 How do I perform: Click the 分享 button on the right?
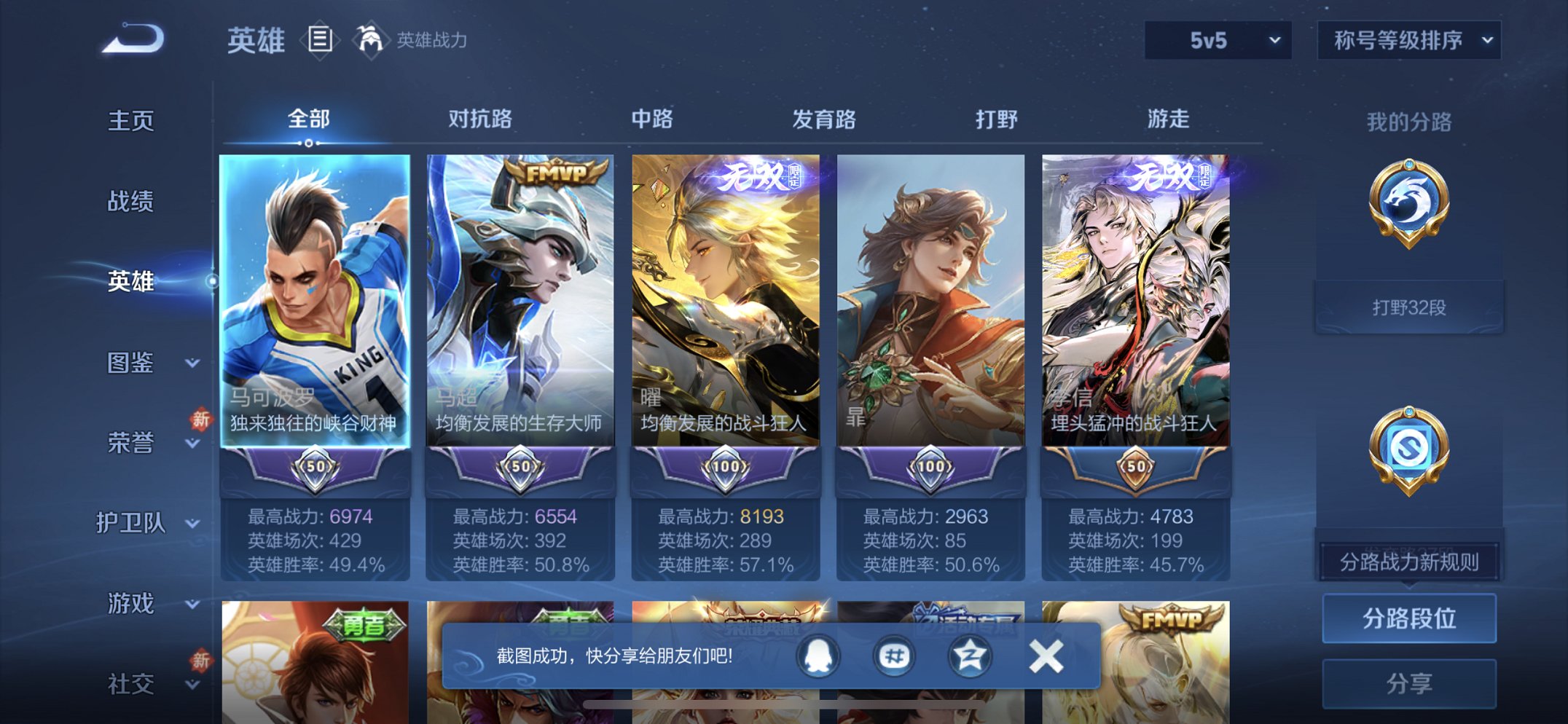[x=1409, y=681]
